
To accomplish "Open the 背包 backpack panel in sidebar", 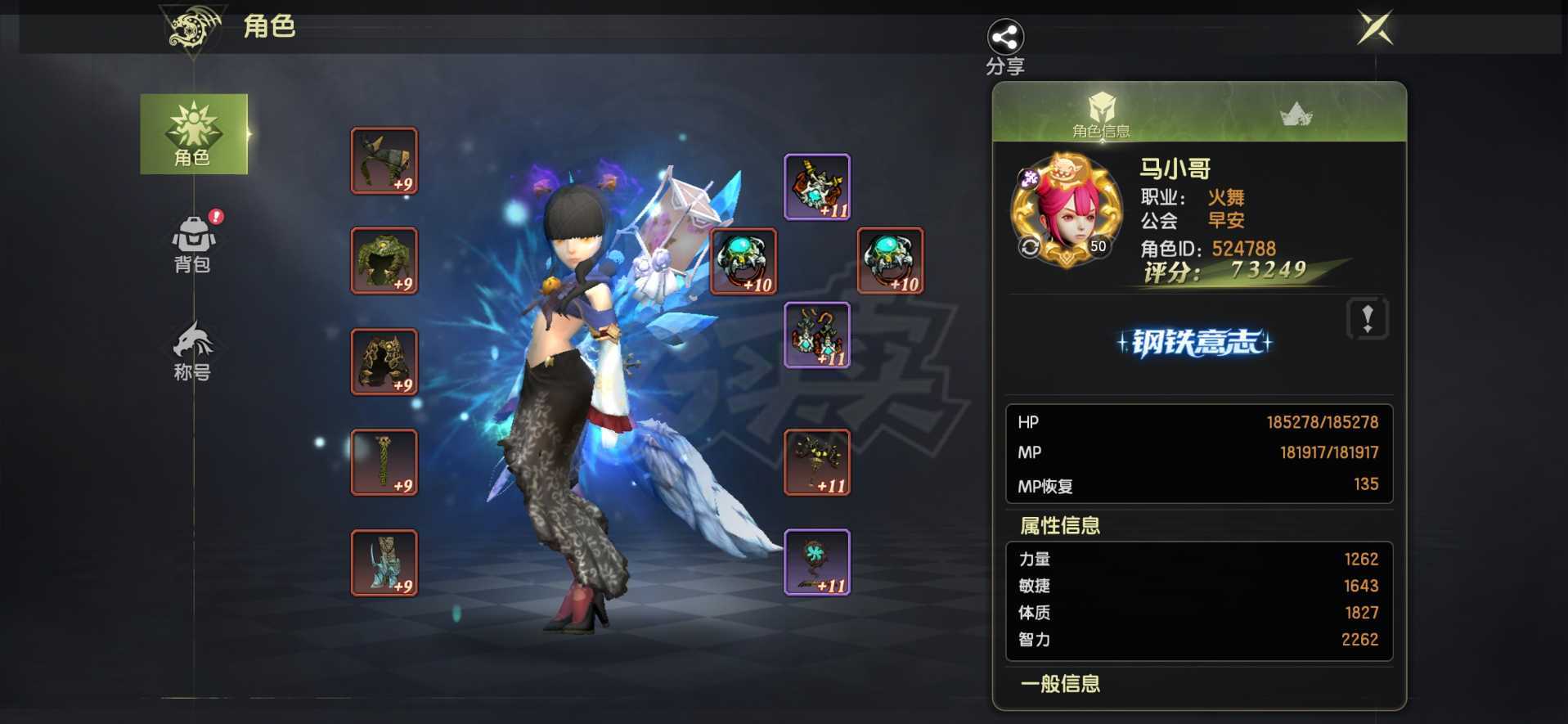I will [x=193, y=242].
